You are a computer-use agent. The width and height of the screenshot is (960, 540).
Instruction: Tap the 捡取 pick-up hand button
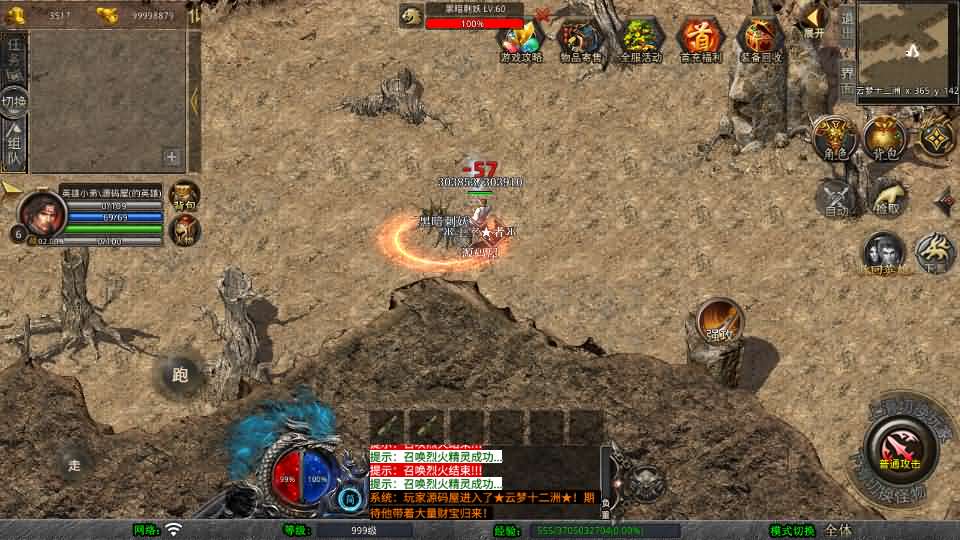pos(887,197)
